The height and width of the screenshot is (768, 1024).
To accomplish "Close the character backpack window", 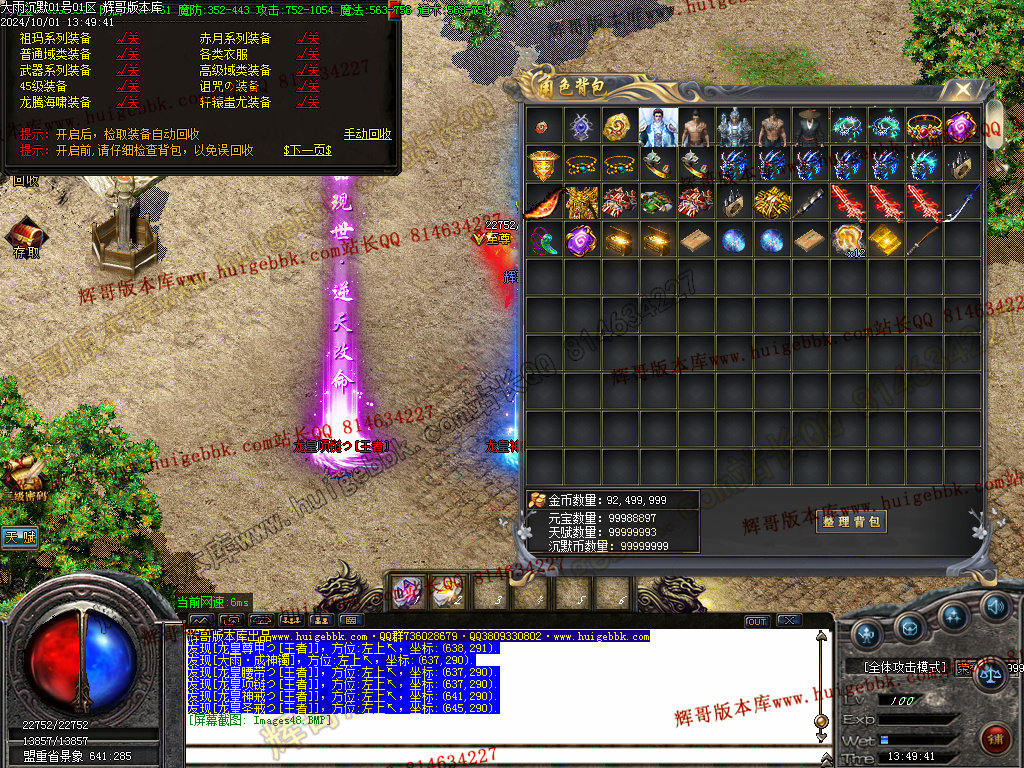I will [x=963, y=90].
